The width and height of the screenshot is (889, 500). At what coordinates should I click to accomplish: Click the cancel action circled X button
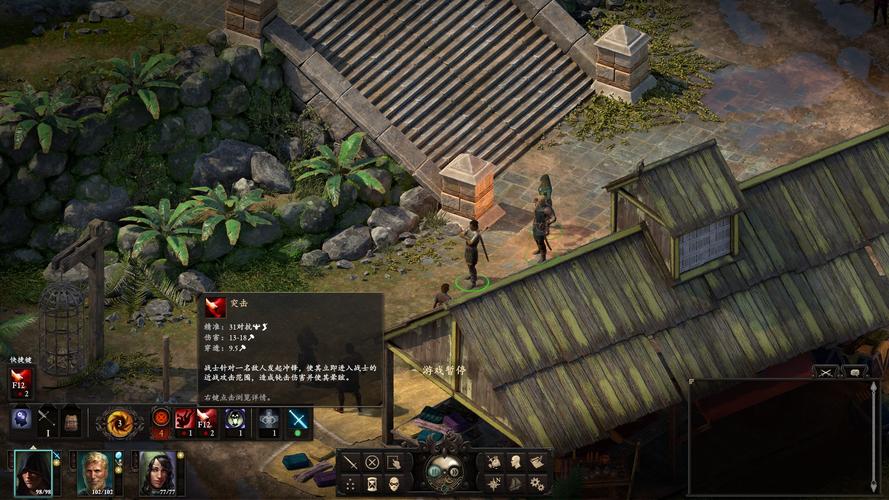372,462
